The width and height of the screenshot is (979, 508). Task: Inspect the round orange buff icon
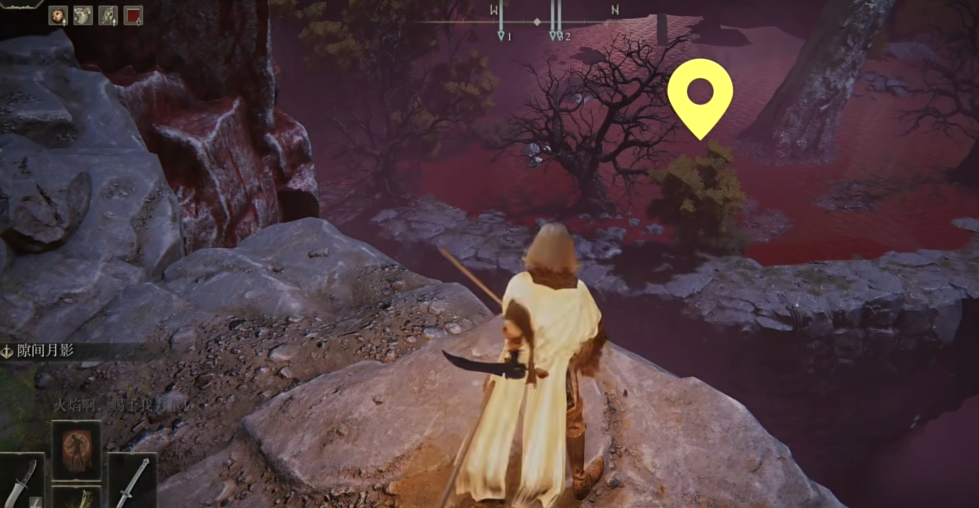tap(58, 15)
